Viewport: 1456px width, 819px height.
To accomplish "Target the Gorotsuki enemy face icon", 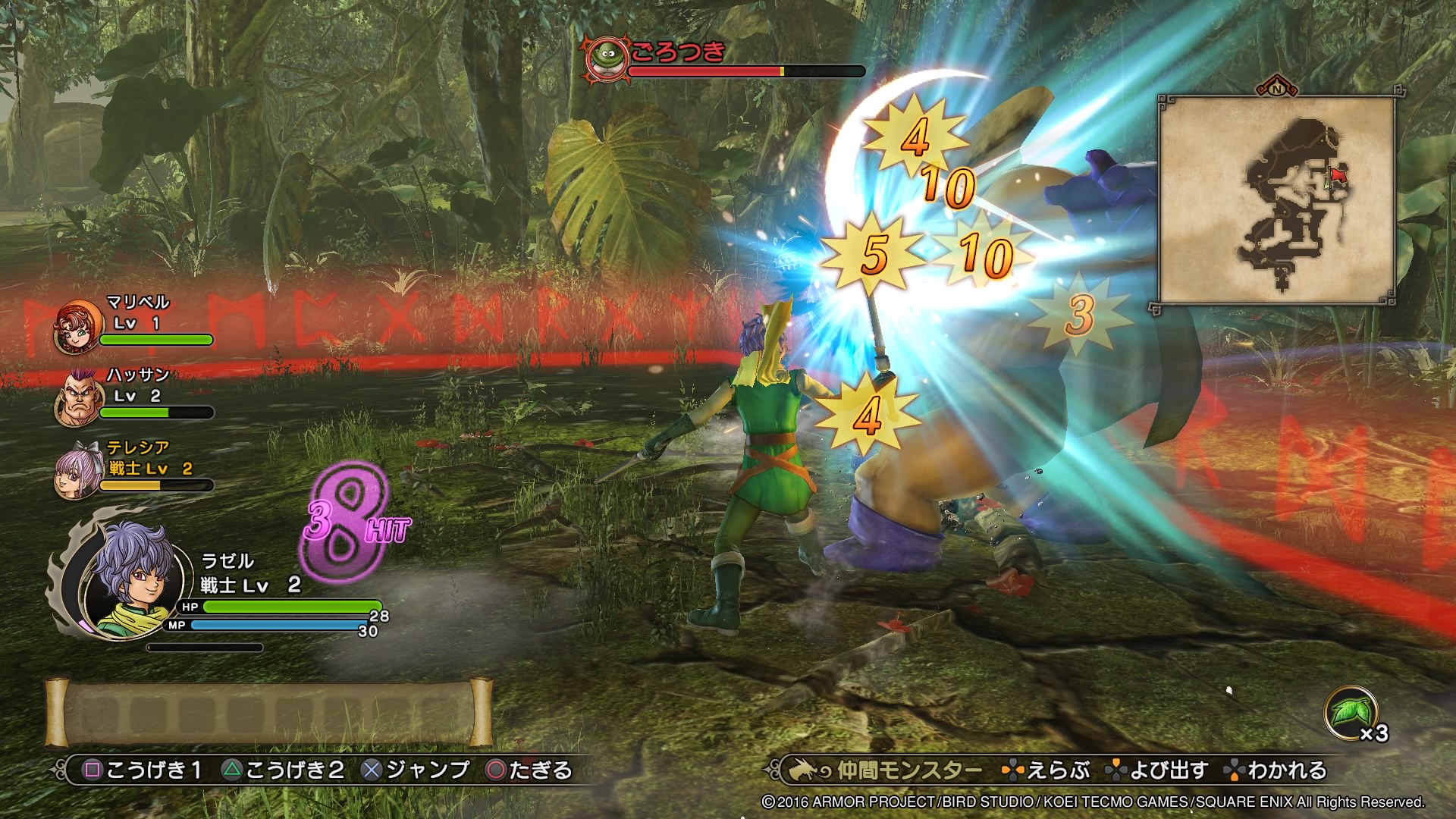I will pyautogui.click(x=607, y=57).
